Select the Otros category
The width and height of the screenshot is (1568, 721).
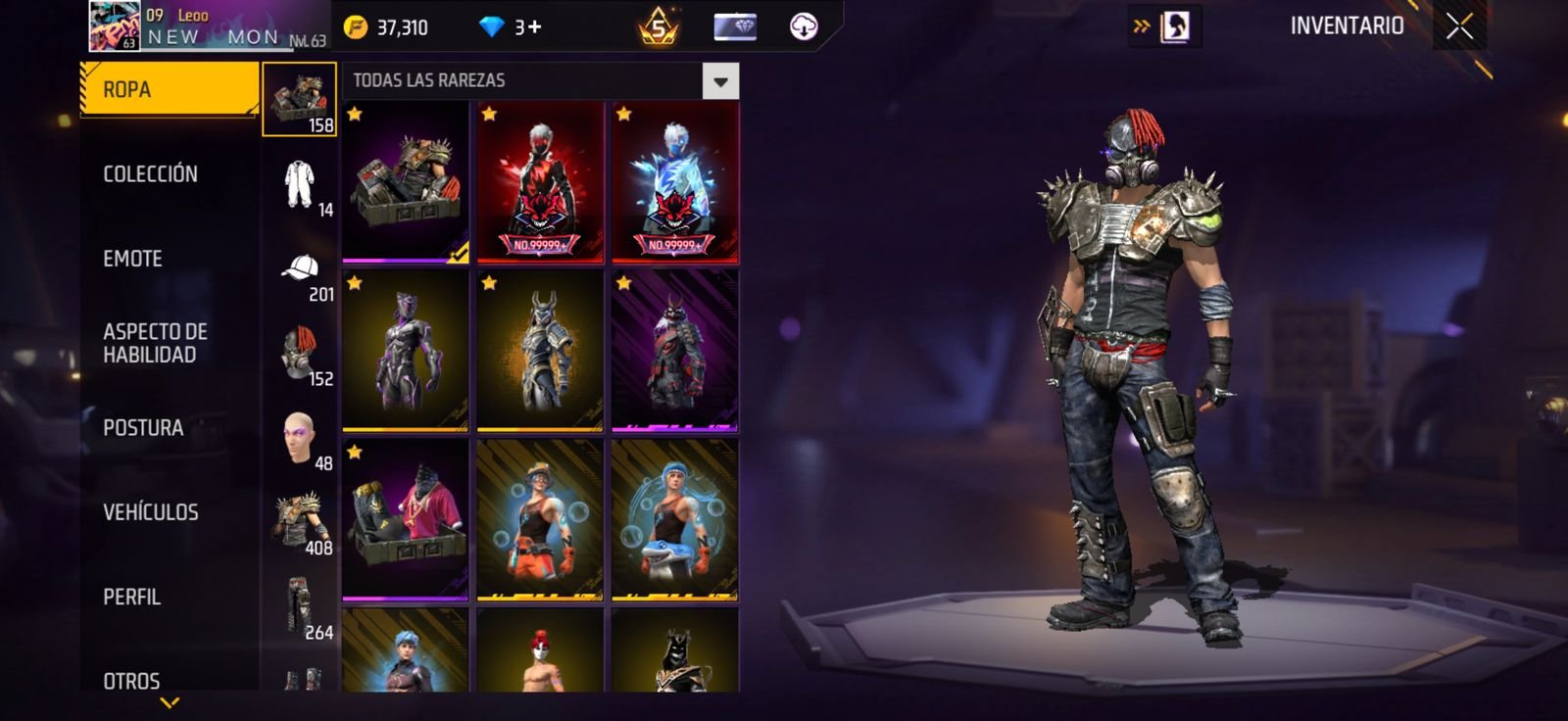[x=131, y=680]
